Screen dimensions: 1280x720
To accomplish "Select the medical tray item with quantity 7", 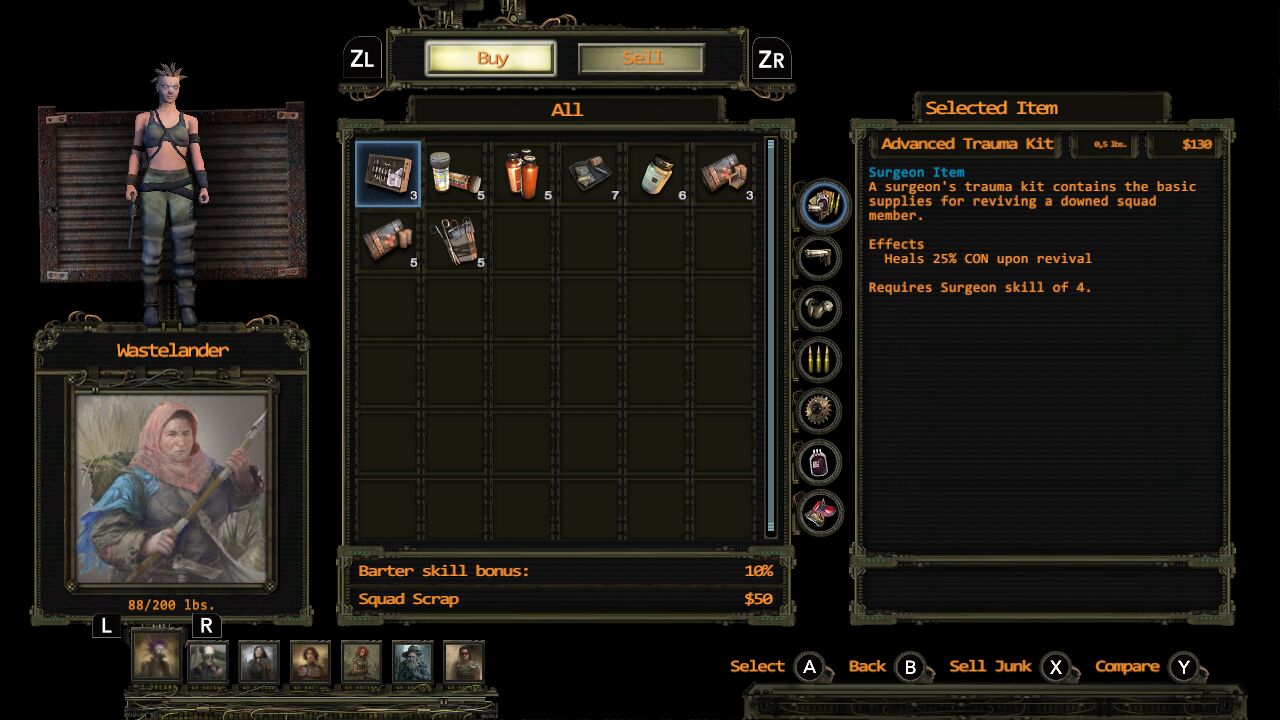I will coord(591,173).
